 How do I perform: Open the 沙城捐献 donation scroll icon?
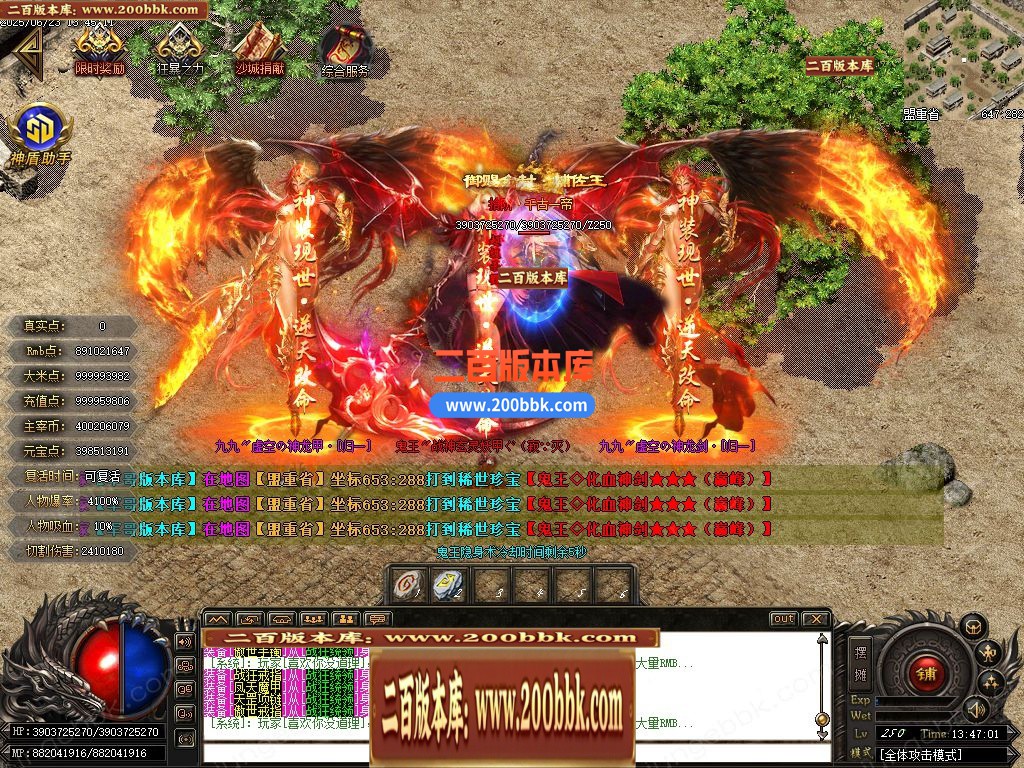click(x=259, y=48)
